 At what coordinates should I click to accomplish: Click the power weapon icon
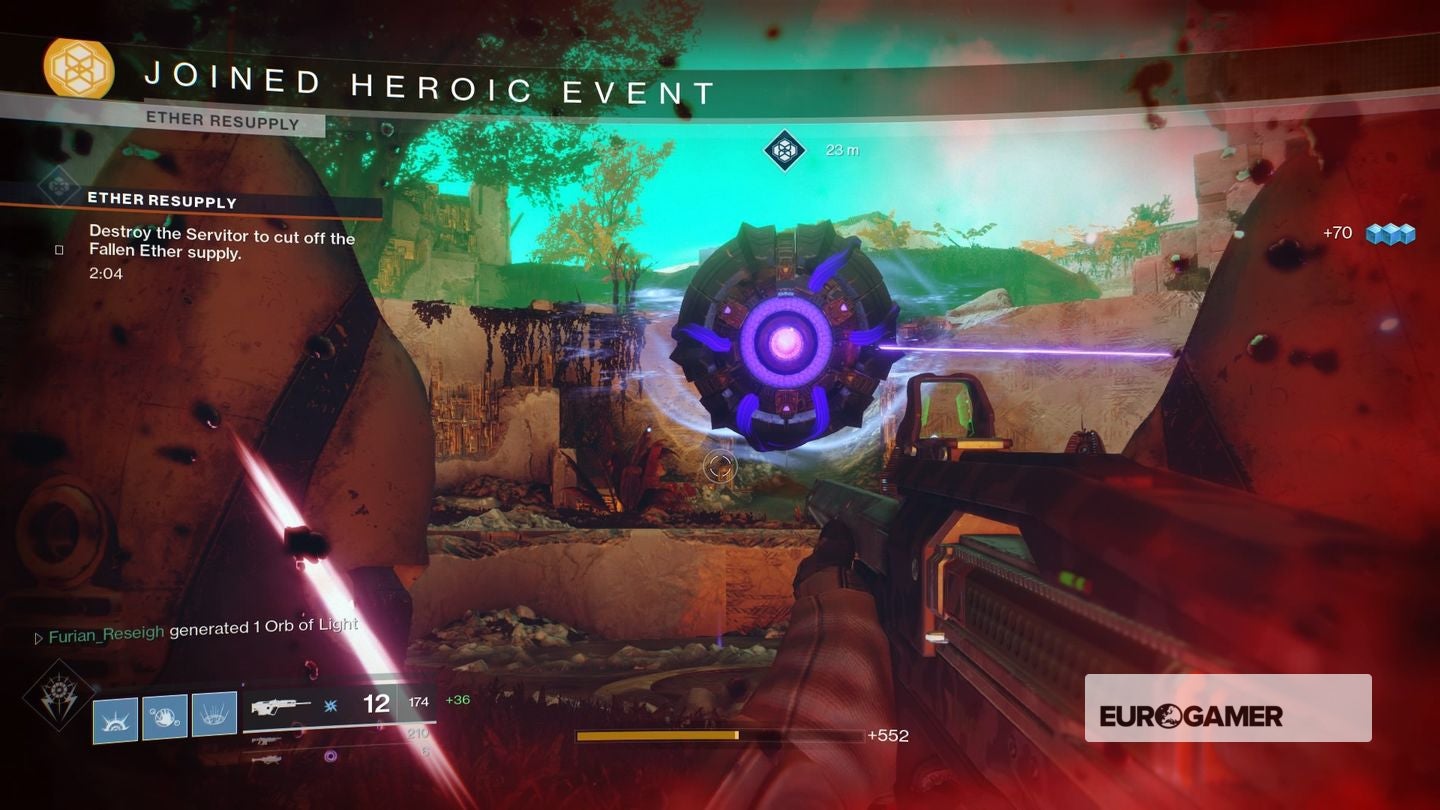tap(268, 761)
